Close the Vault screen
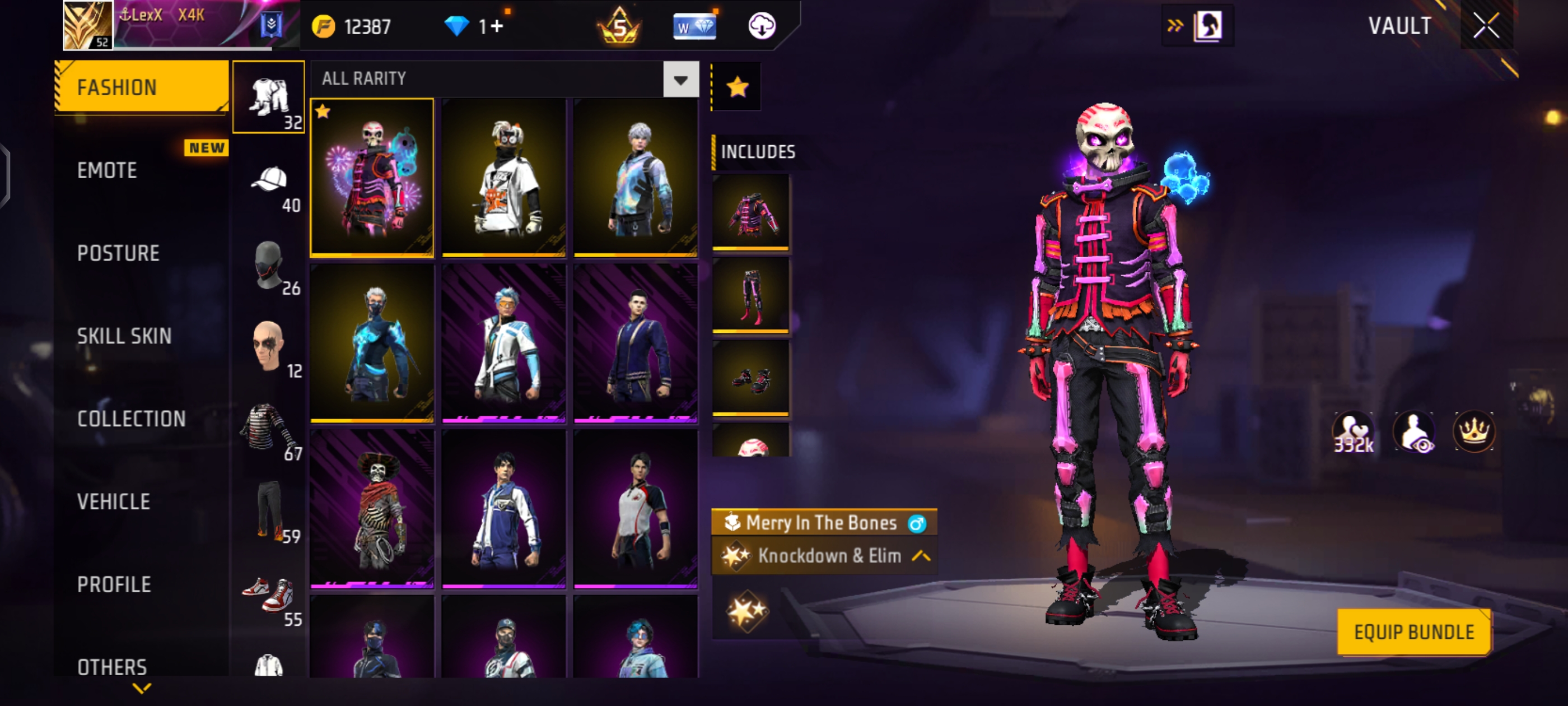 pyautogui.click(x=1486, y=26)
